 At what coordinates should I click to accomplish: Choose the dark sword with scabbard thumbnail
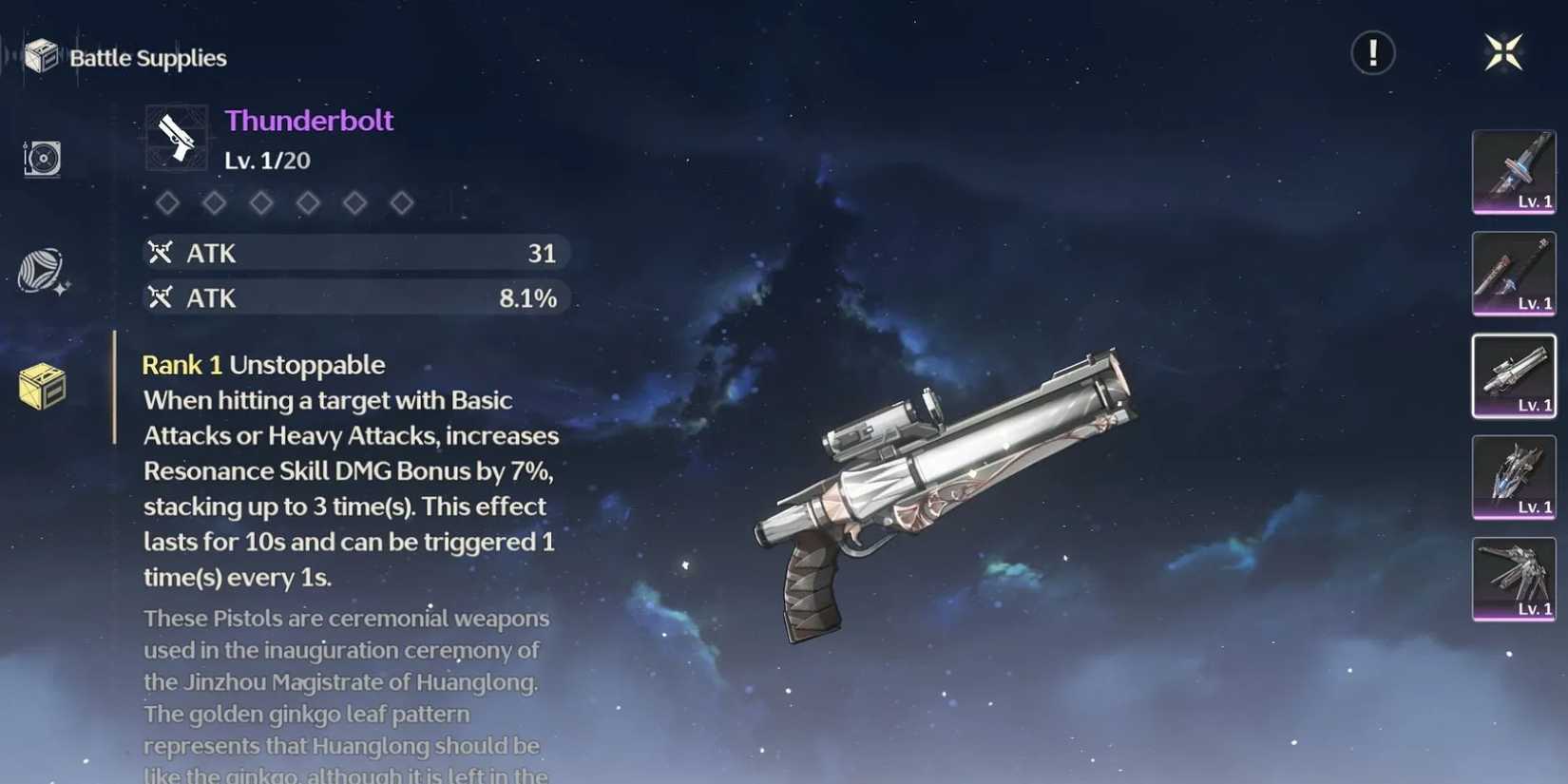(x=1513, y=274)
